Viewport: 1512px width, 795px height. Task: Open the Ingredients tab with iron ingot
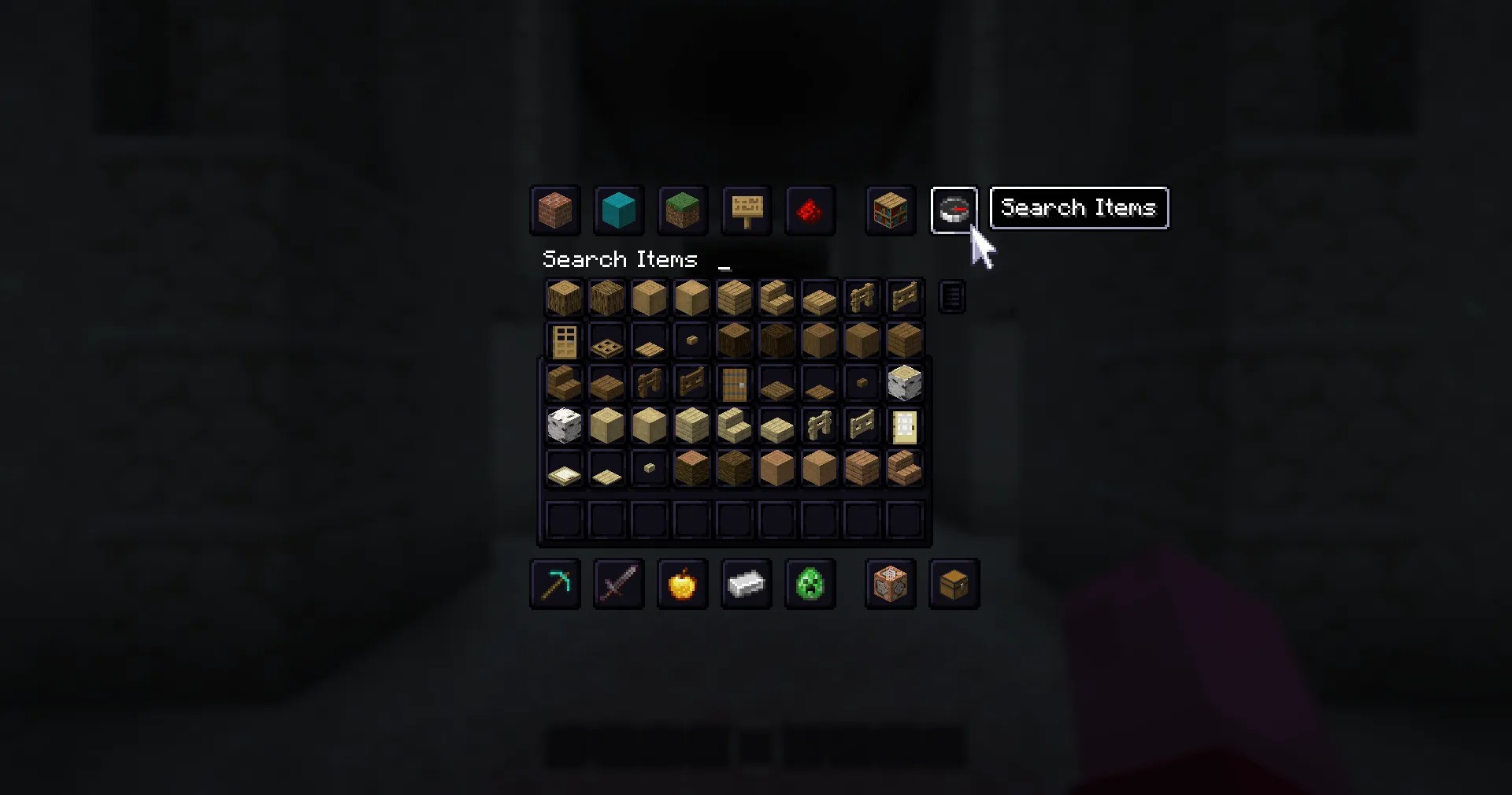pos(746,584)
